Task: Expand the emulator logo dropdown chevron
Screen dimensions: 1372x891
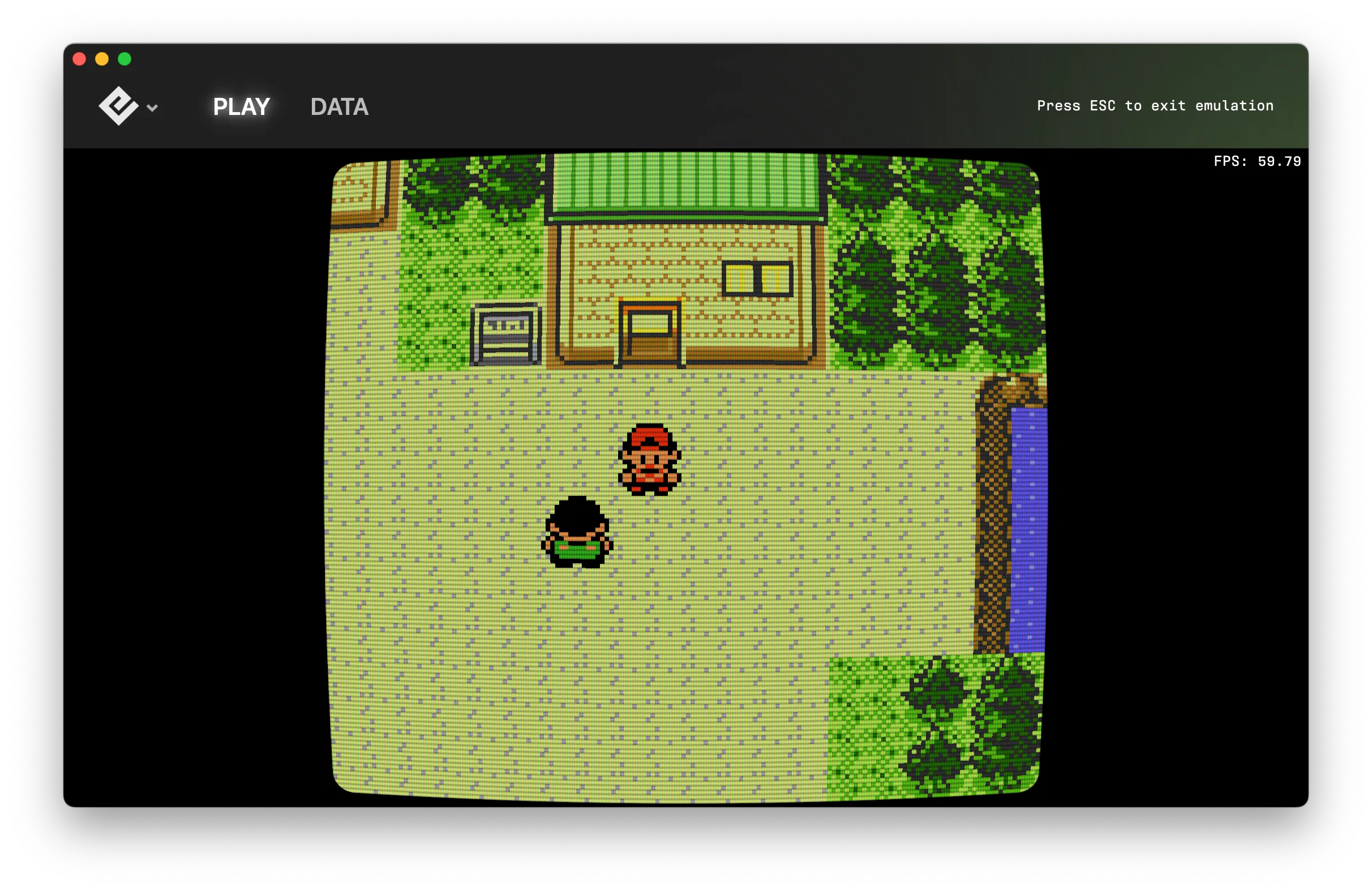Action: tap(152, 107)
